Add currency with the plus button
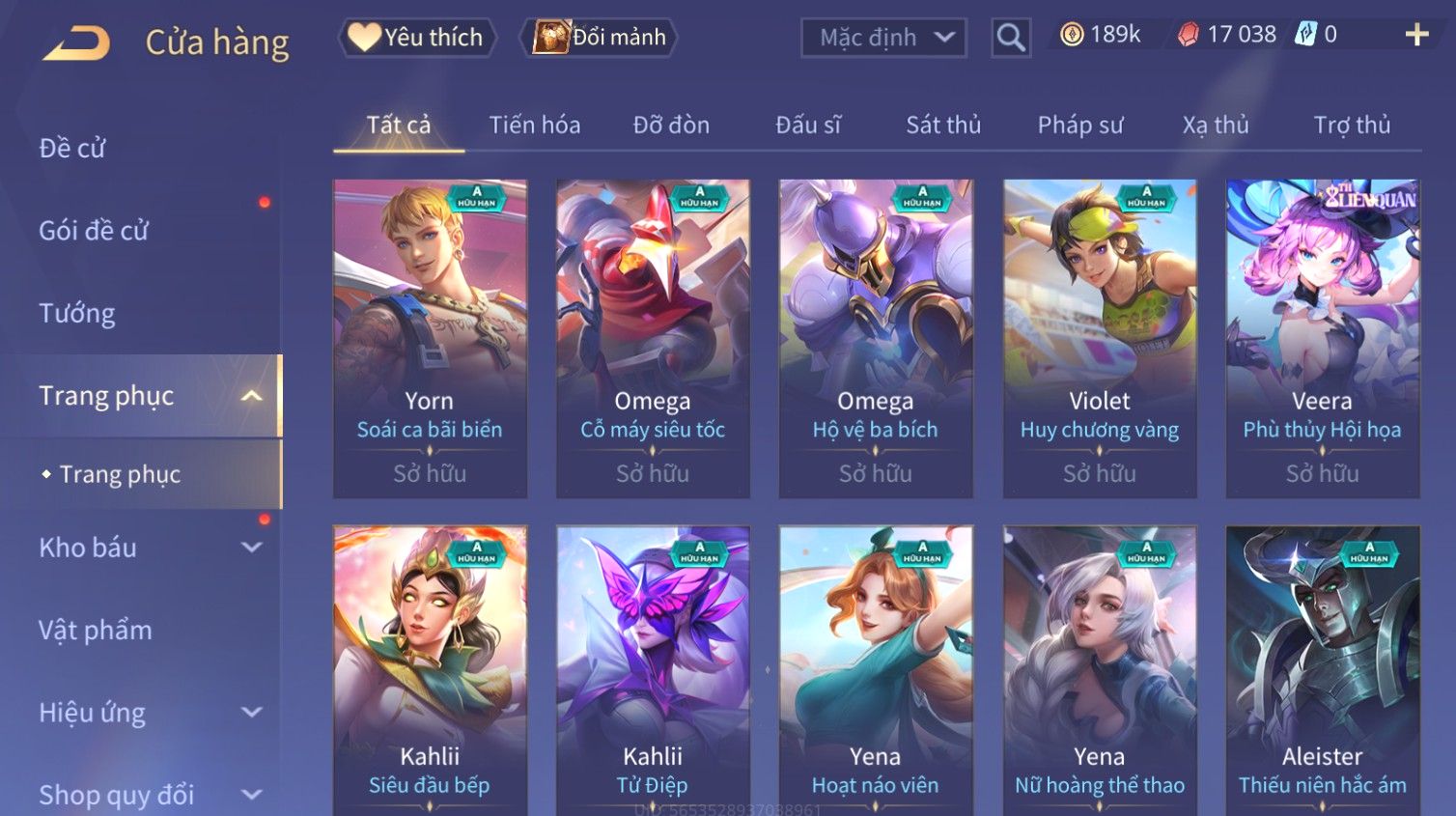1456x816 pixels. [x=1416, y=36]
